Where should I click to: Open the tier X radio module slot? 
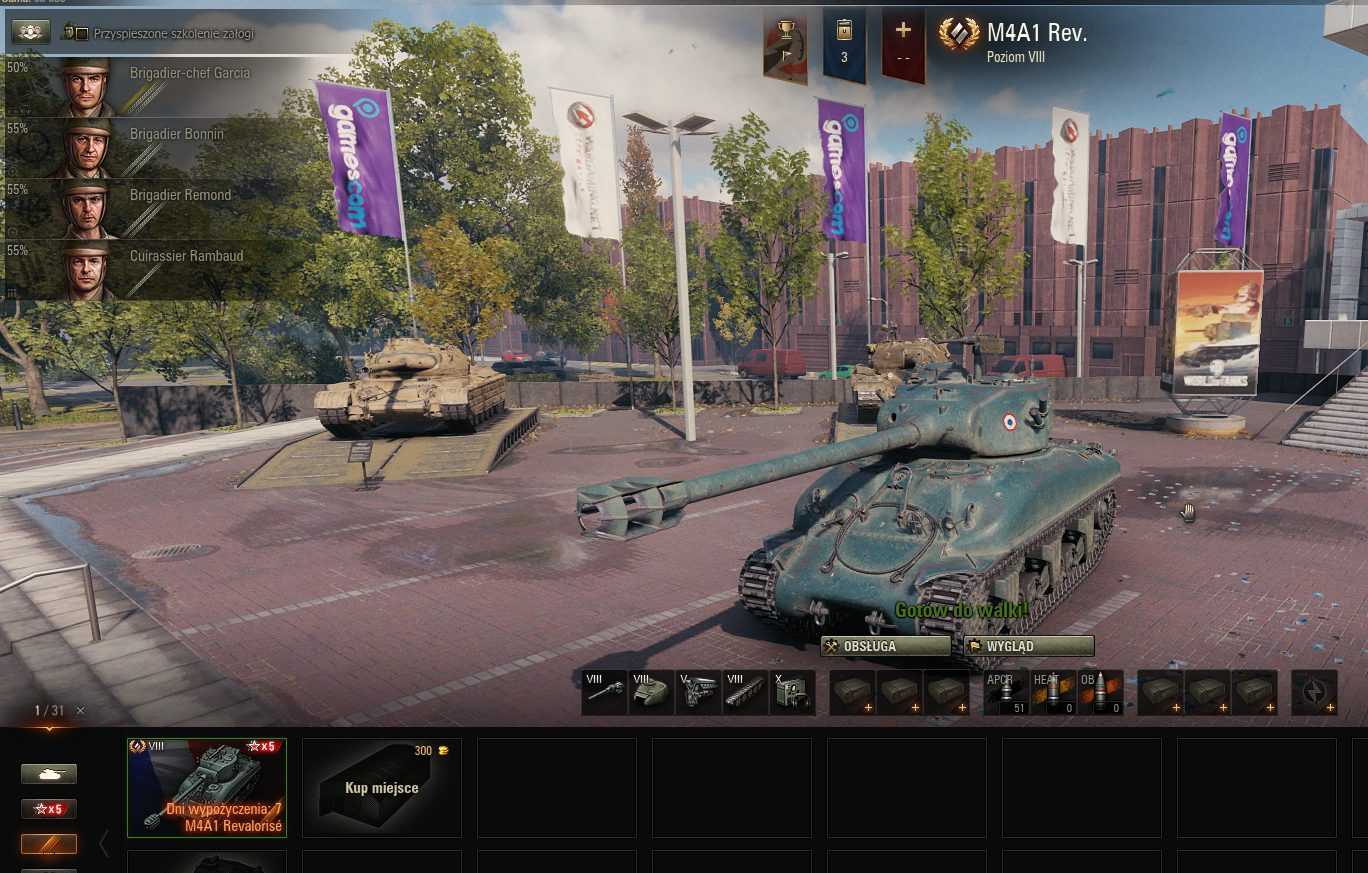pos(792,692)
